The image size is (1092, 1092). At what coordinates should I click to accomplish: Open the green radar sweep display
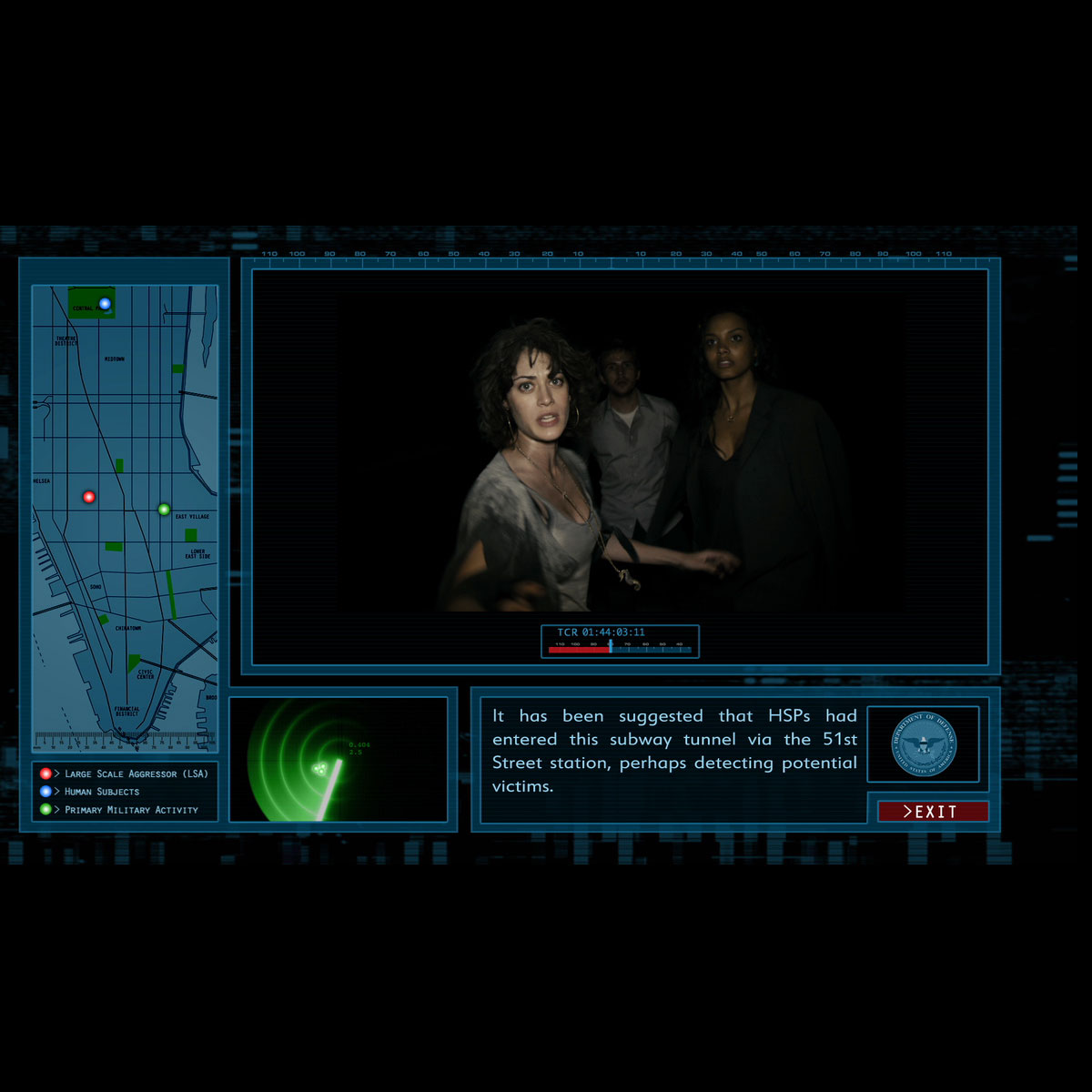[339, 760]
